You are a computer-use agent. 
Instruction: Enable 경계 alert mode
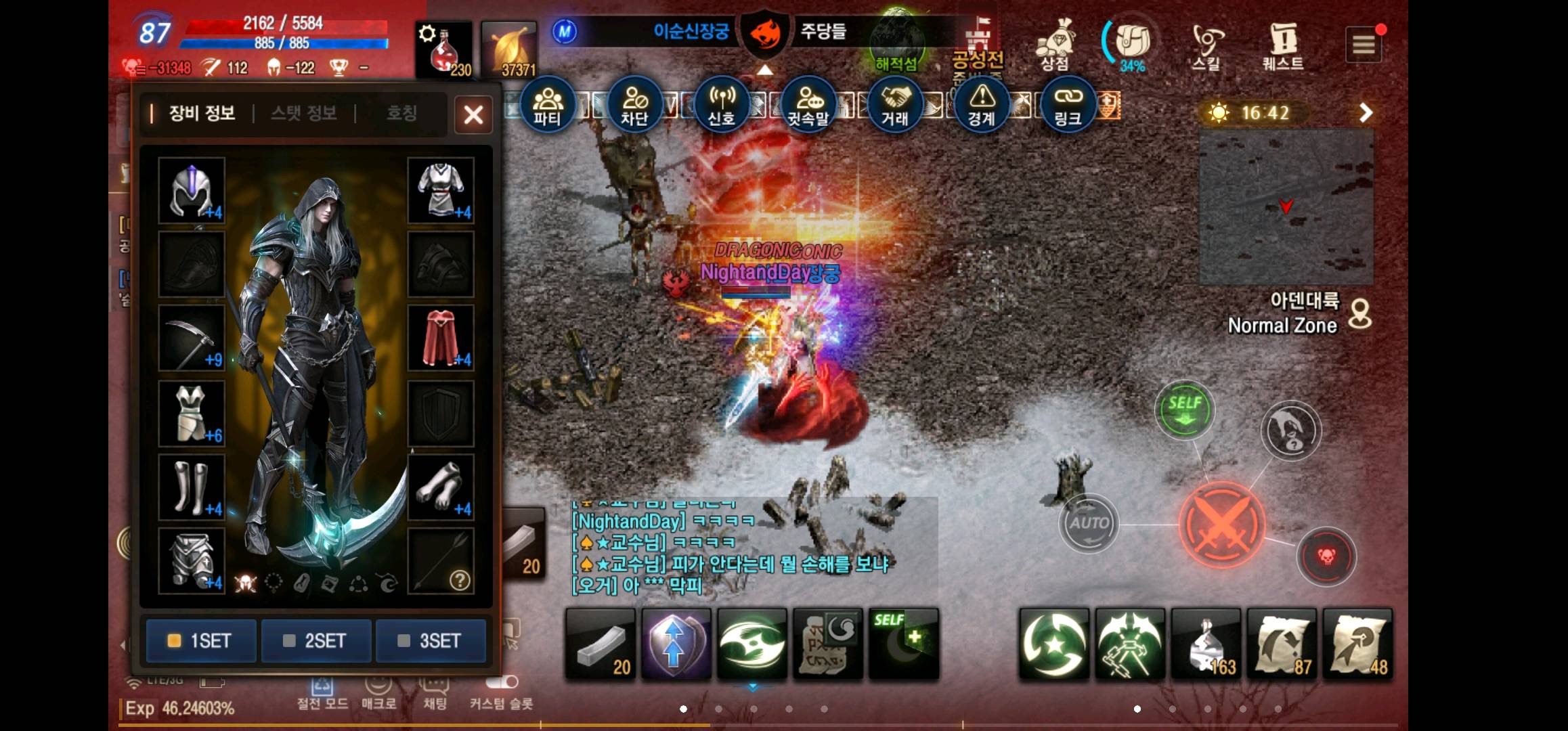pos(982,105)
